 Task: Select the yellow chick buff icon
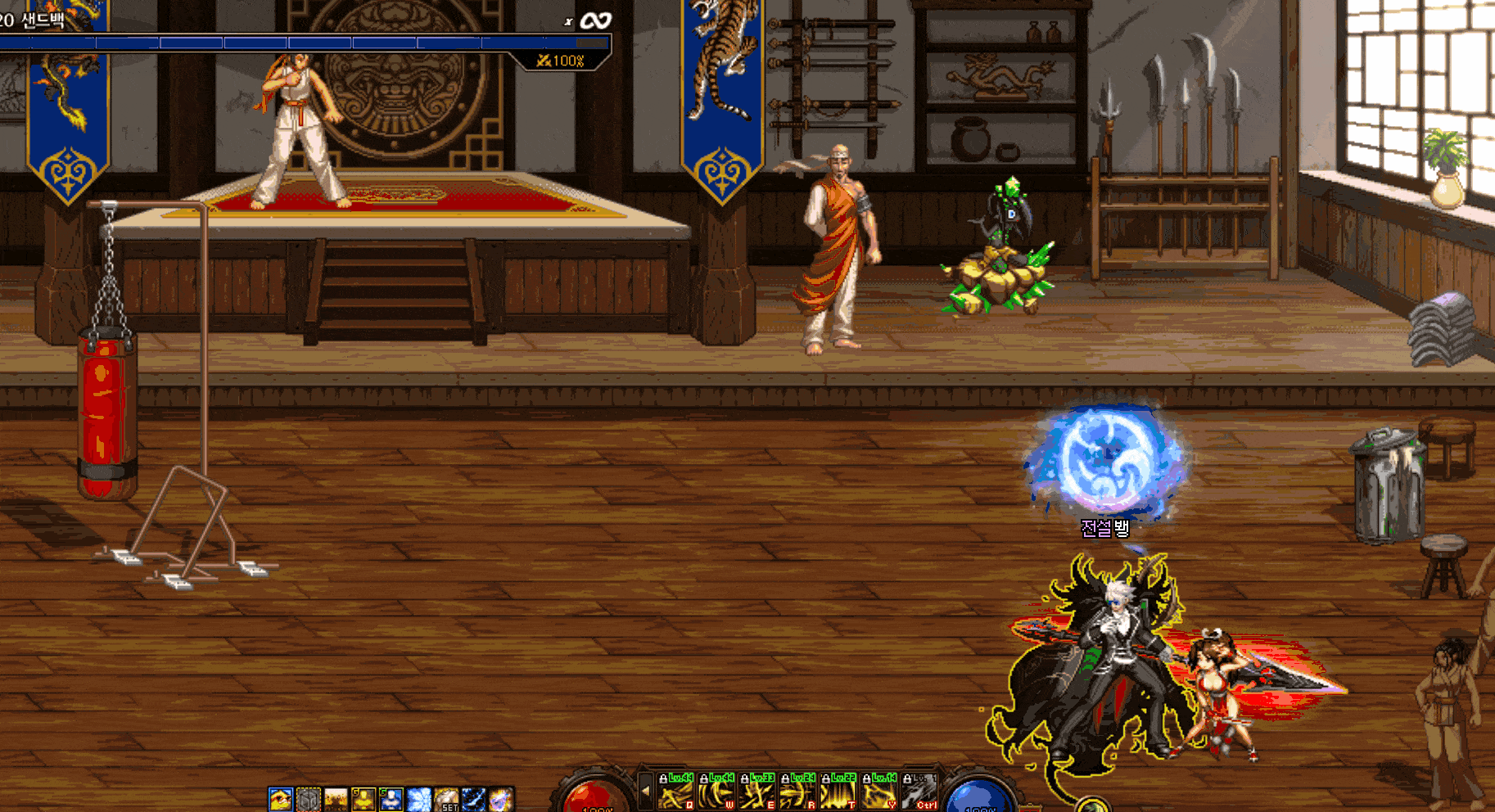pos(280,800)
